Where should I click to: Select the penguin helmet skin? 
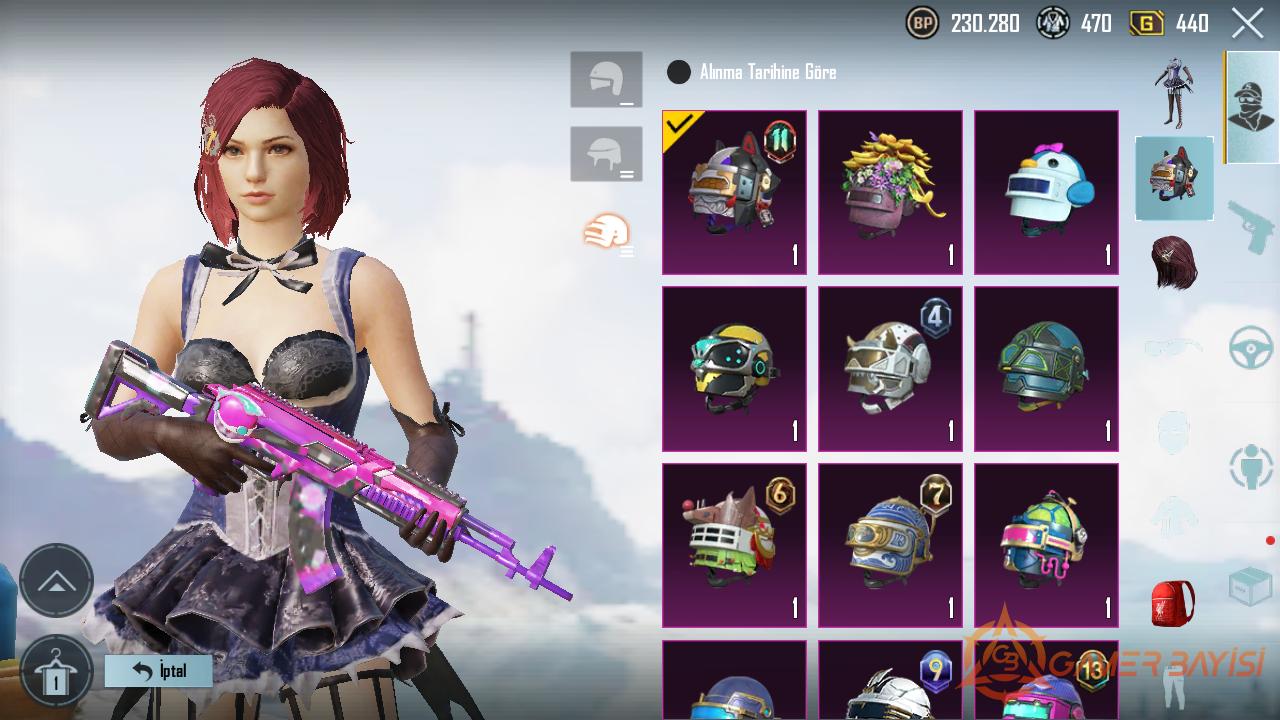pos(1046,192)
